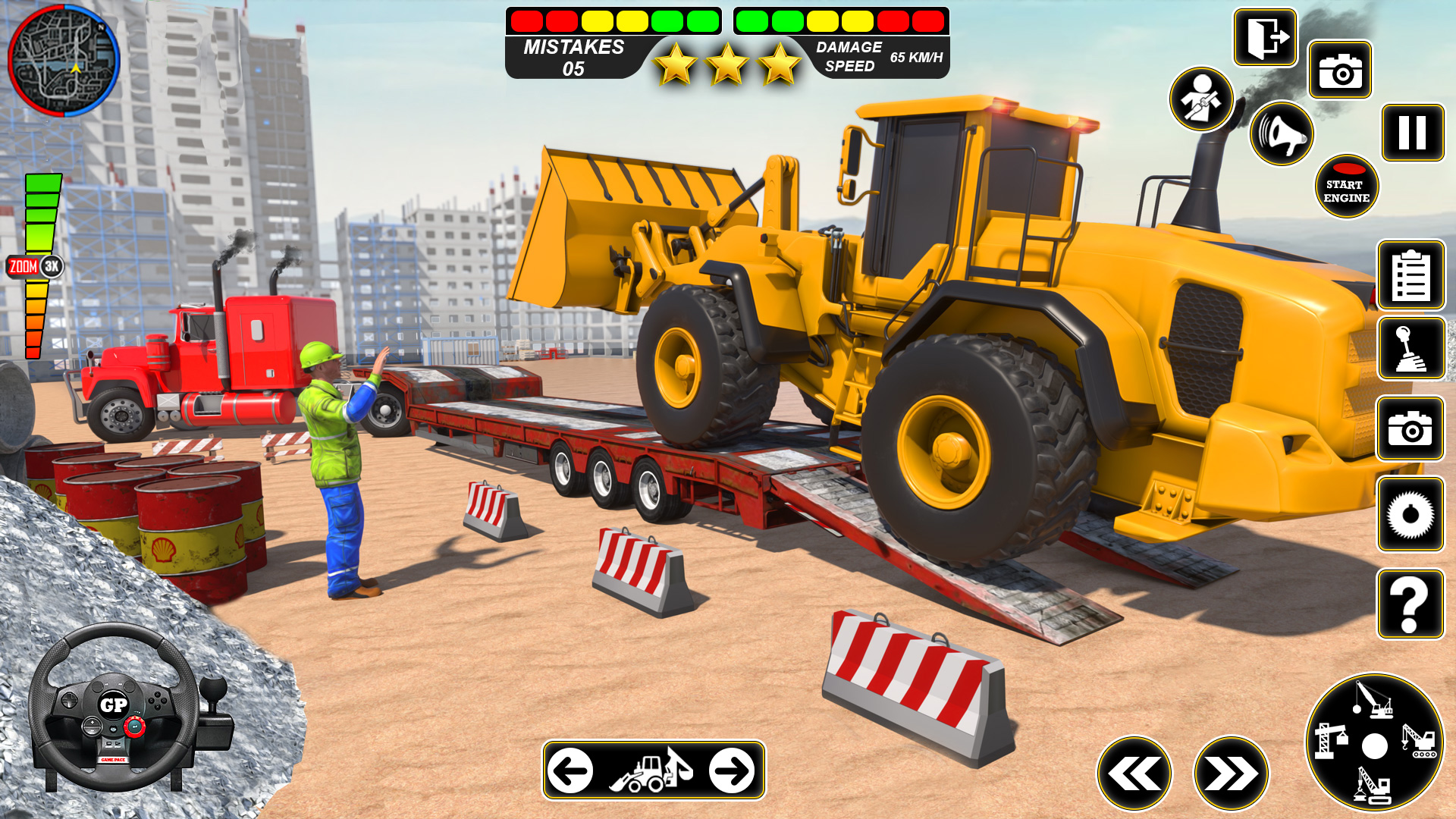The height and width of the screenshot is (819, 1456).
Task: Pause the game
Action: click(1412, 133)
